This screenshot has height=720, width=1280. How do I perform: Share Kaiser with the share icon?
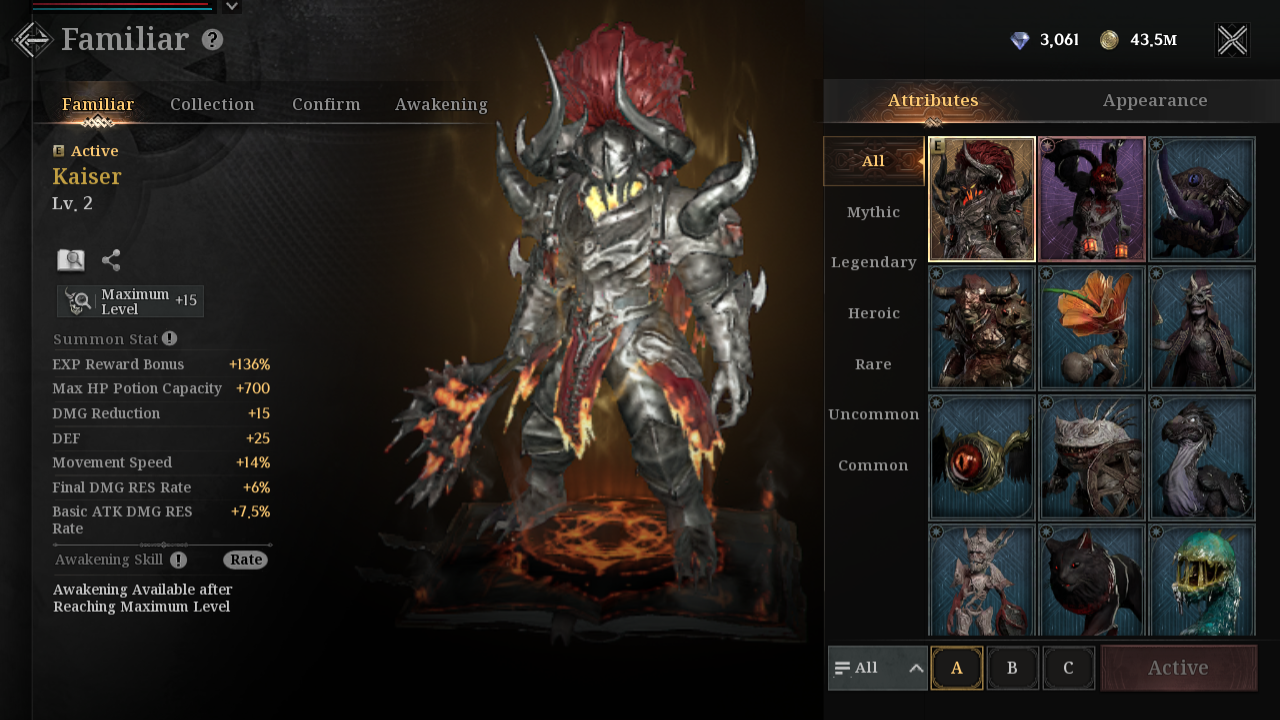point(111,261)
